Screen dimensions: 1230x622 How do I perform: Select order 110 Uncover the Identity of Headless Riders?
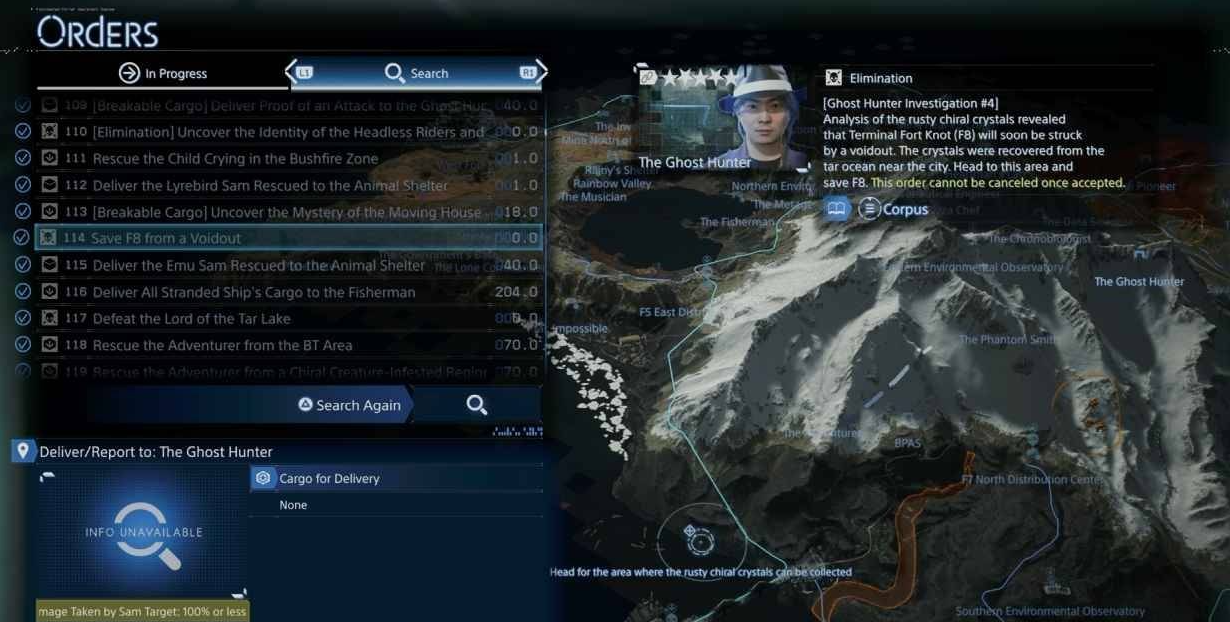[x=288, y=132]
